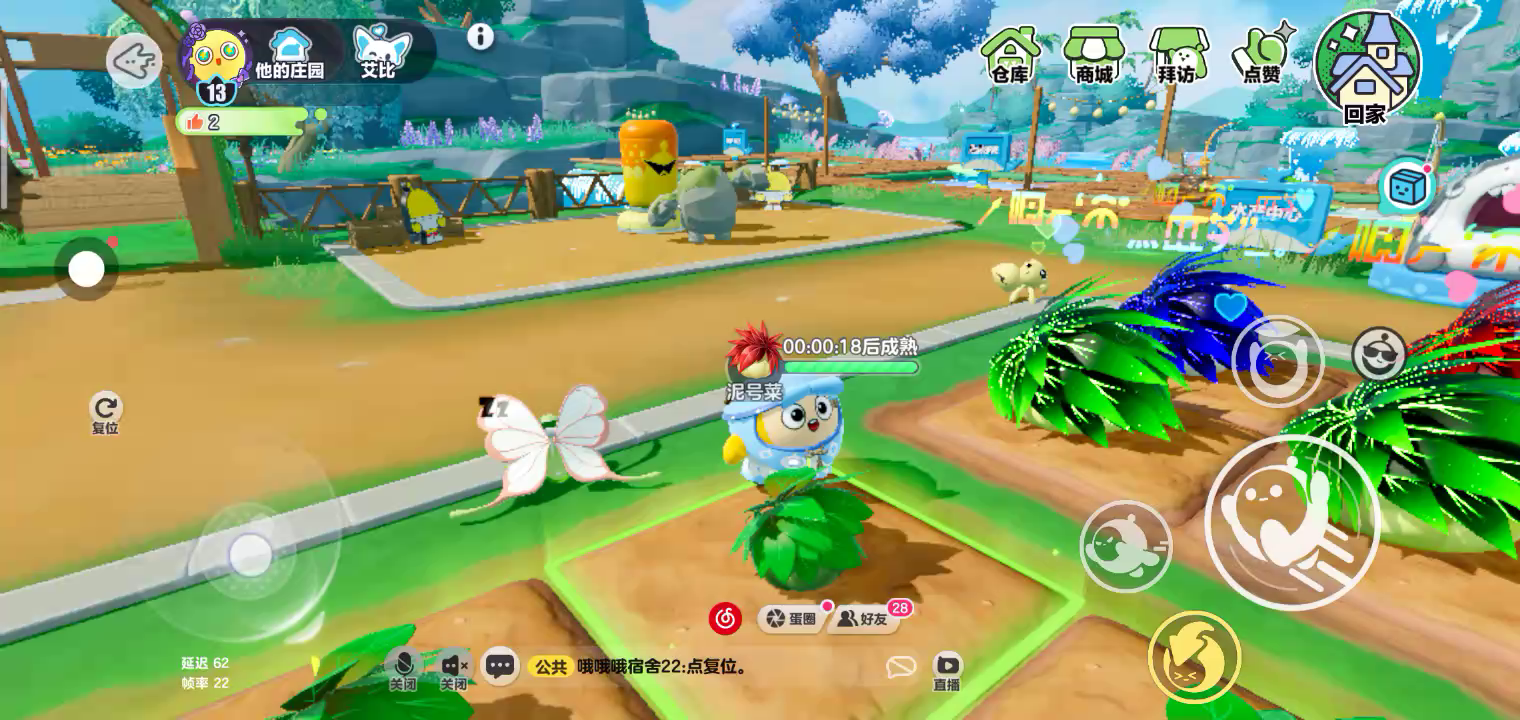The height and width of the screenshot is (720, 1520).
Task: Open the 蛋圈 camera moments button
Action: point(789,619)
